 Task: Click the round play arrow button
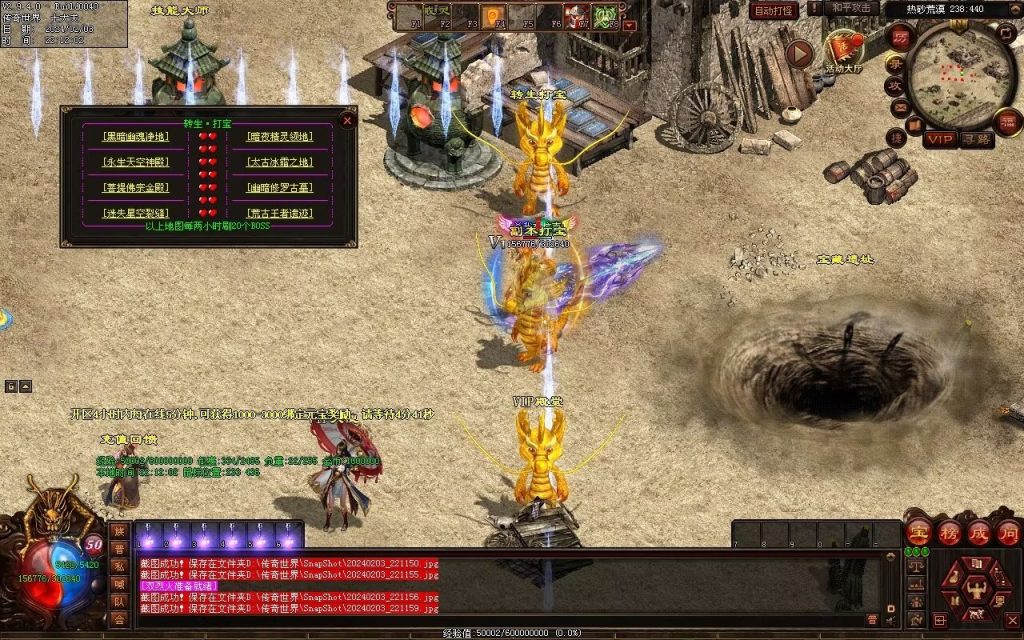(x=798, y=53)
